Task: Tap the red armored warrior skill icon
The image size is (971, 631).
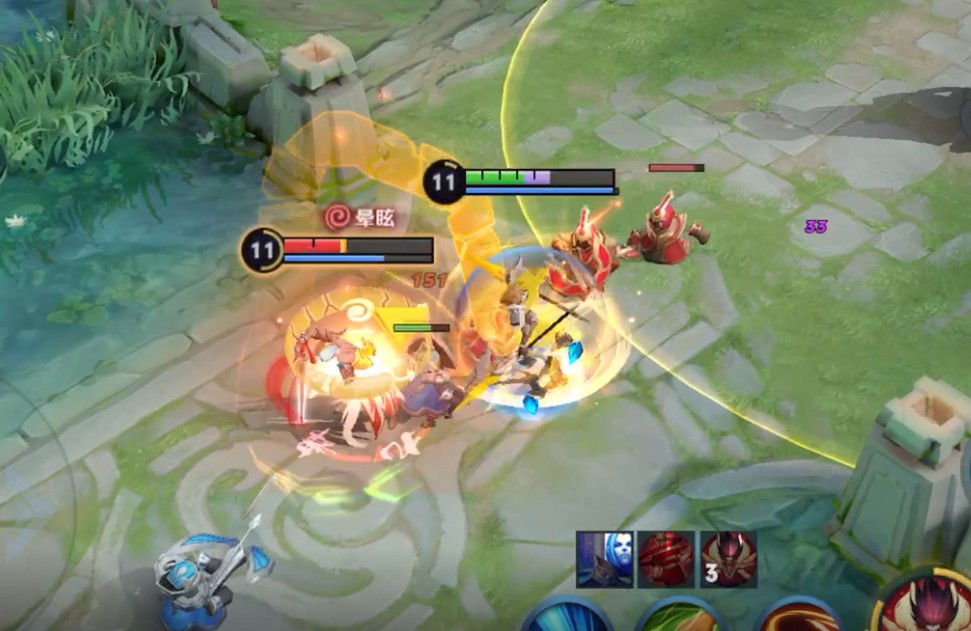Action: pos(666,559)
